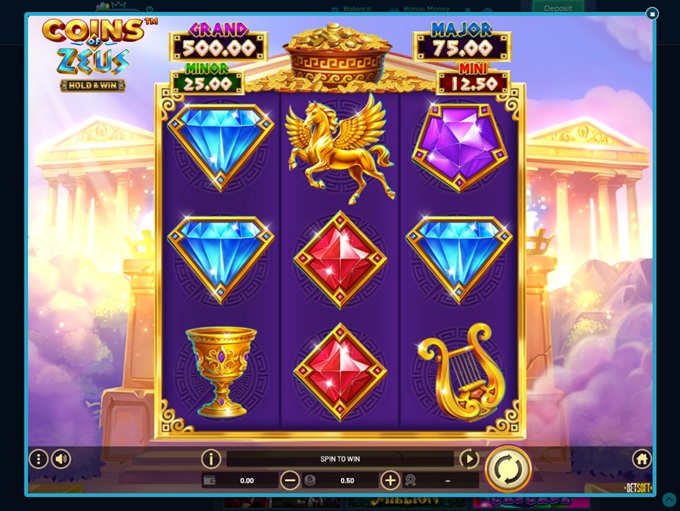Image resolution: width=680 pixels, height=511 pixels.
Task: Start autoplay with the play arrow
Action: pos(468,459)
